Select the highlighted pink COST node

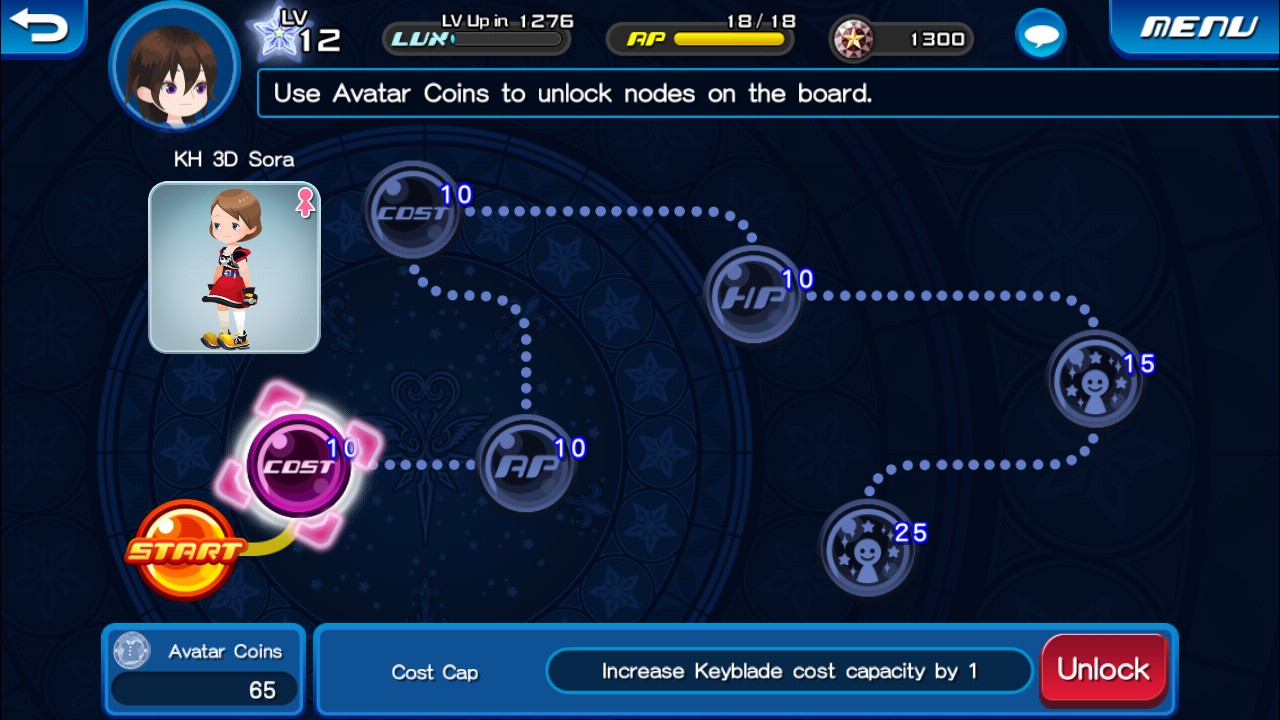(299, 466)
